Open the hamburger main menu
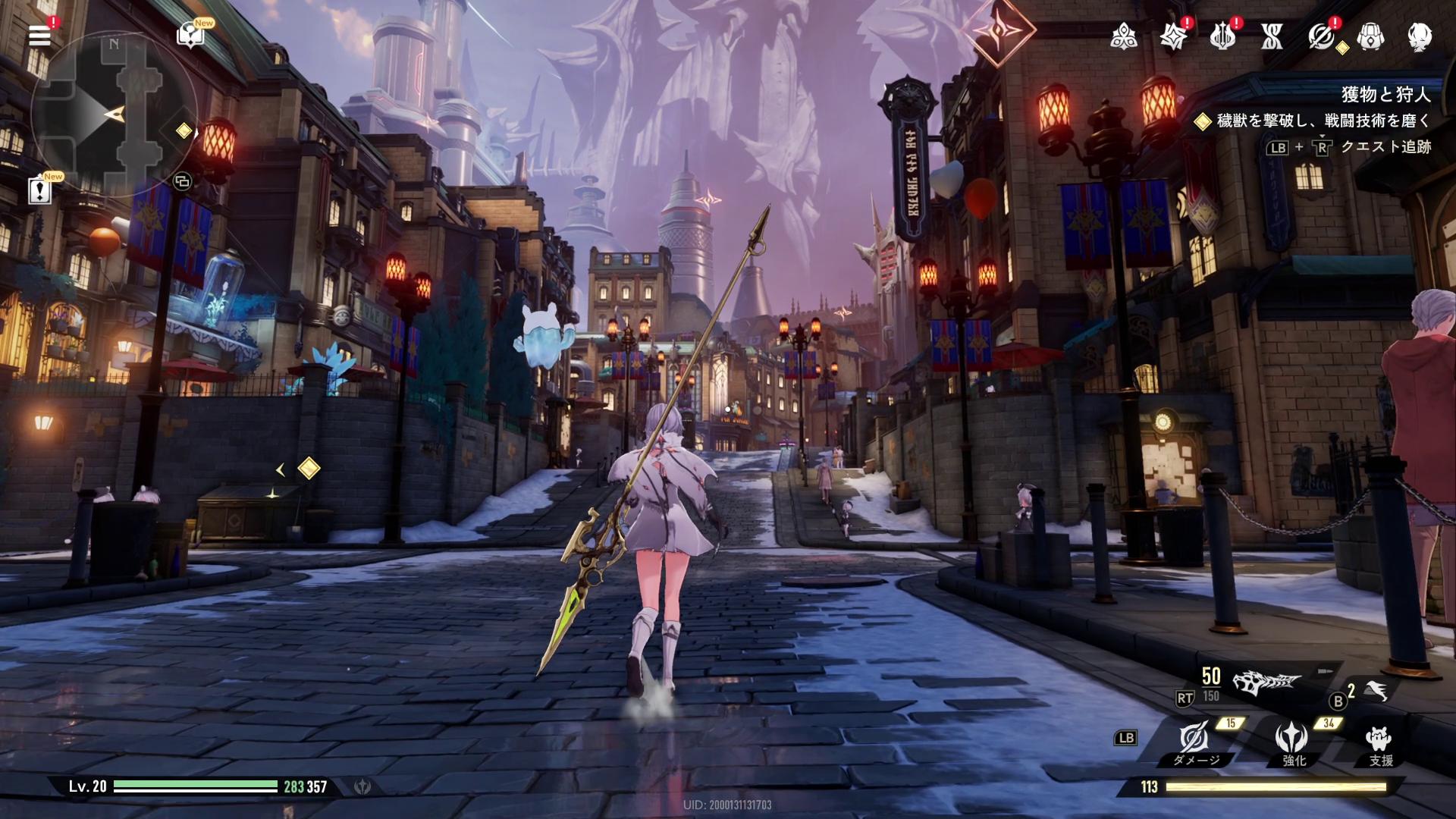1456x819 pixels. click(39, 35)
